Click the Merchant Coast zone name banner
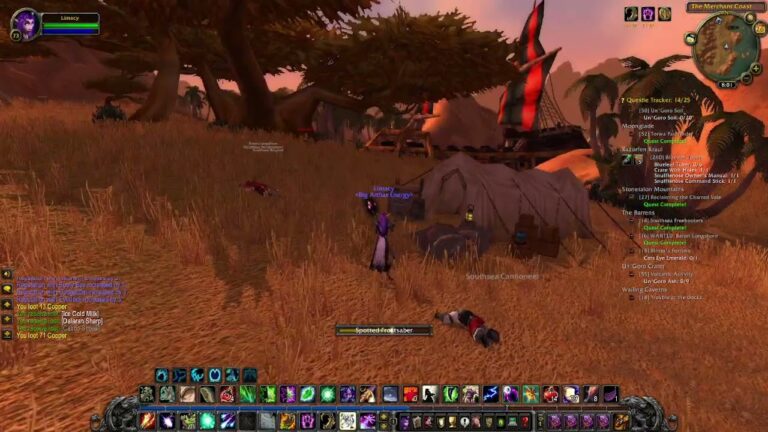The width and height of the screenshot is (768, 432). pos(722,7)
